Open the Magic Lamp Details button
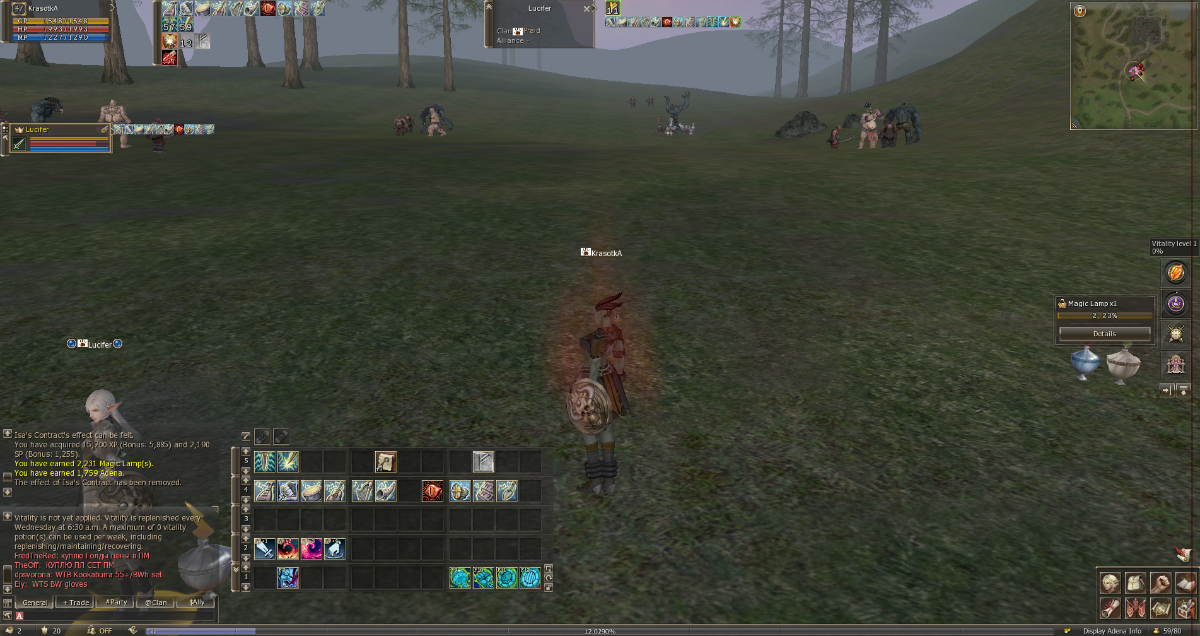Viewport: 1200px width, 636px height. [1104, 333]
